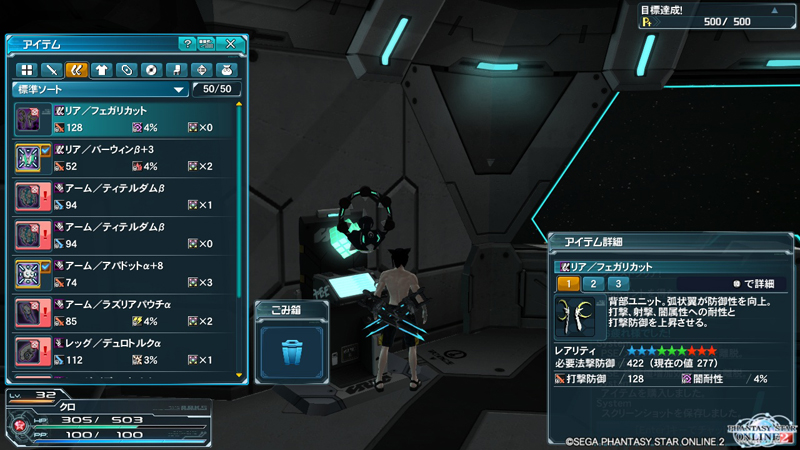Switch to the room goods chair tab
Screen dimensions: 800x450
(176, 70)
